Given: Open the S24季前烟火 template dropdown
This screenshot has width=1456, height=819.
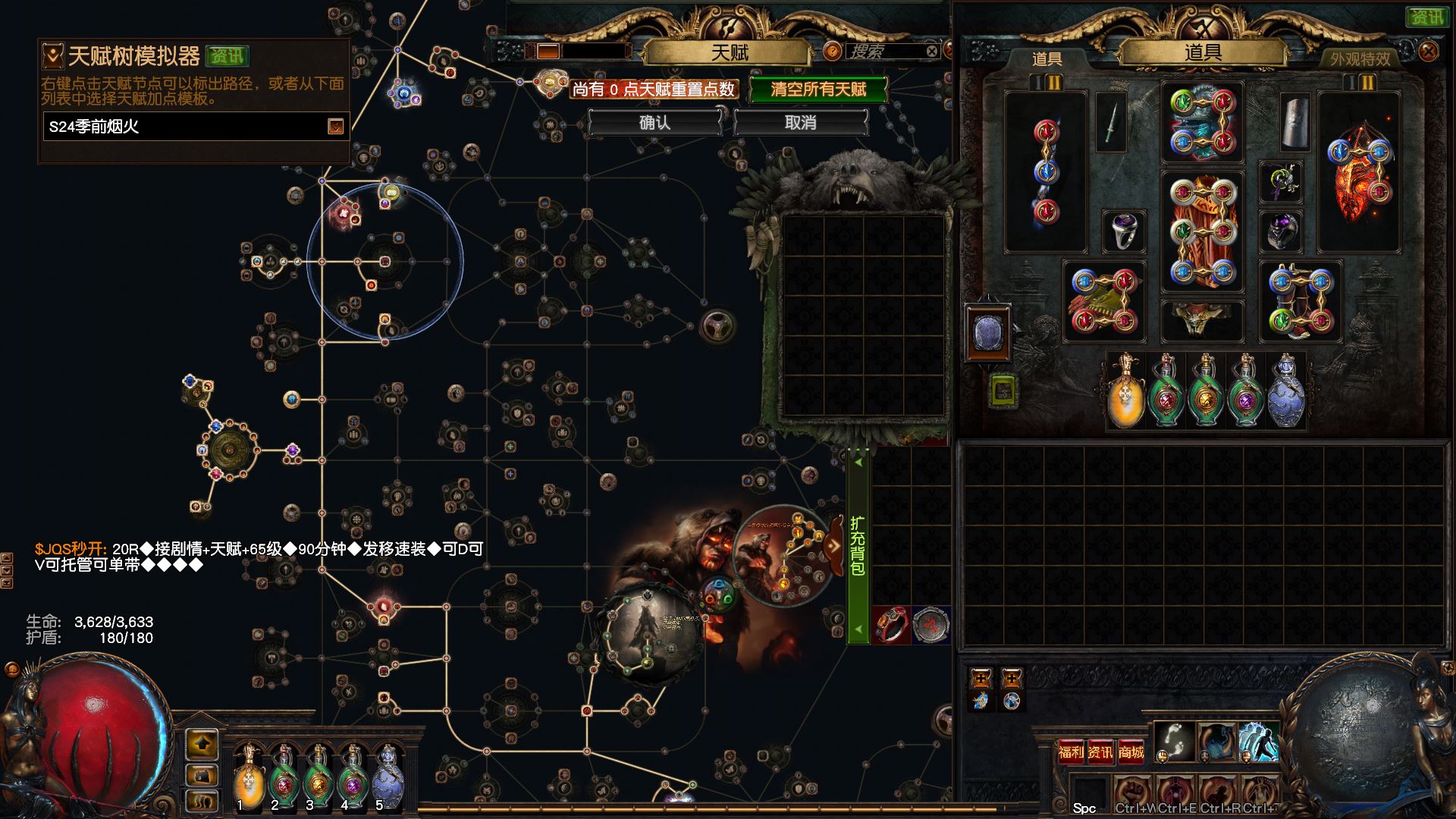Looking at the screenshot, I should (x=335, y=127).
